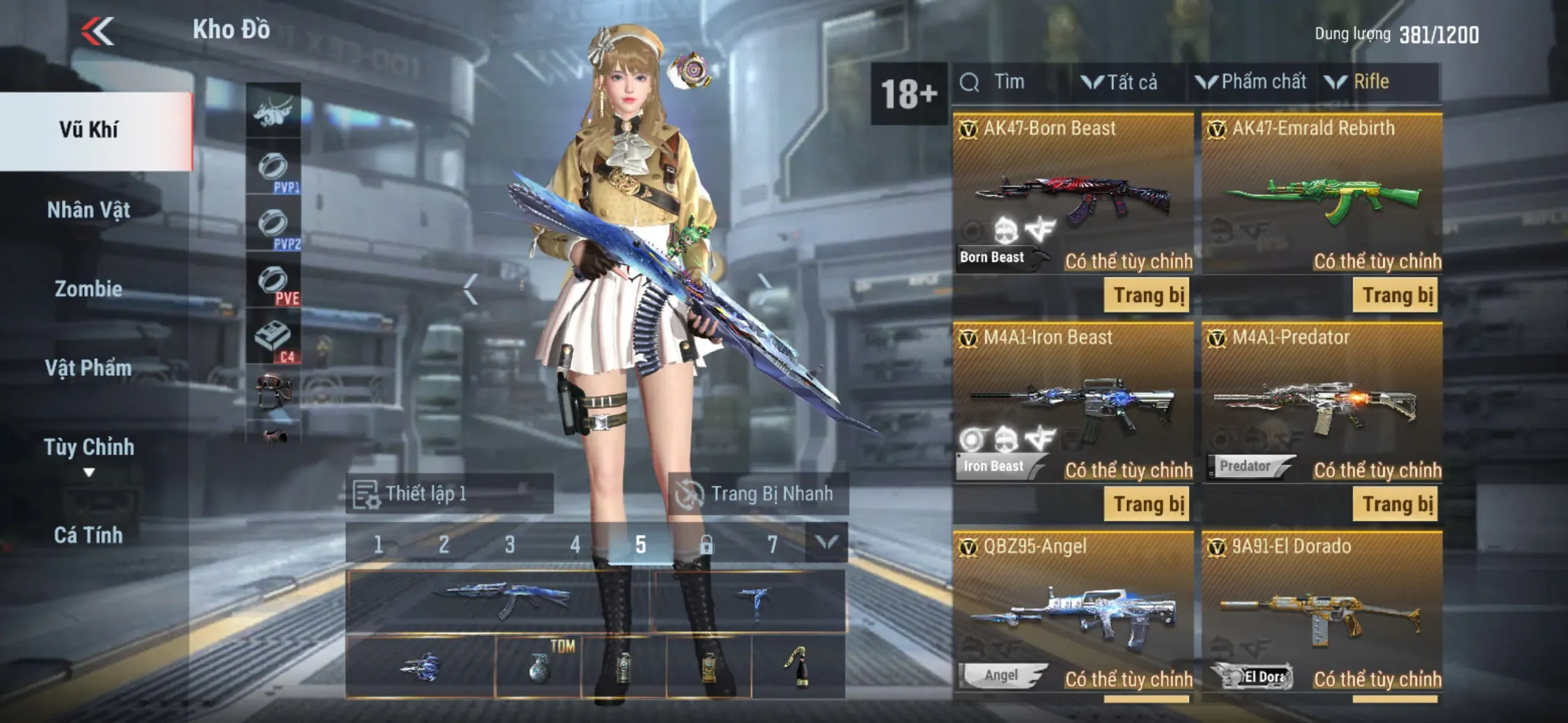Switch to the Nhân Vật tab
The height and width of the screenshot is (723, 1568).
point(89,210)
